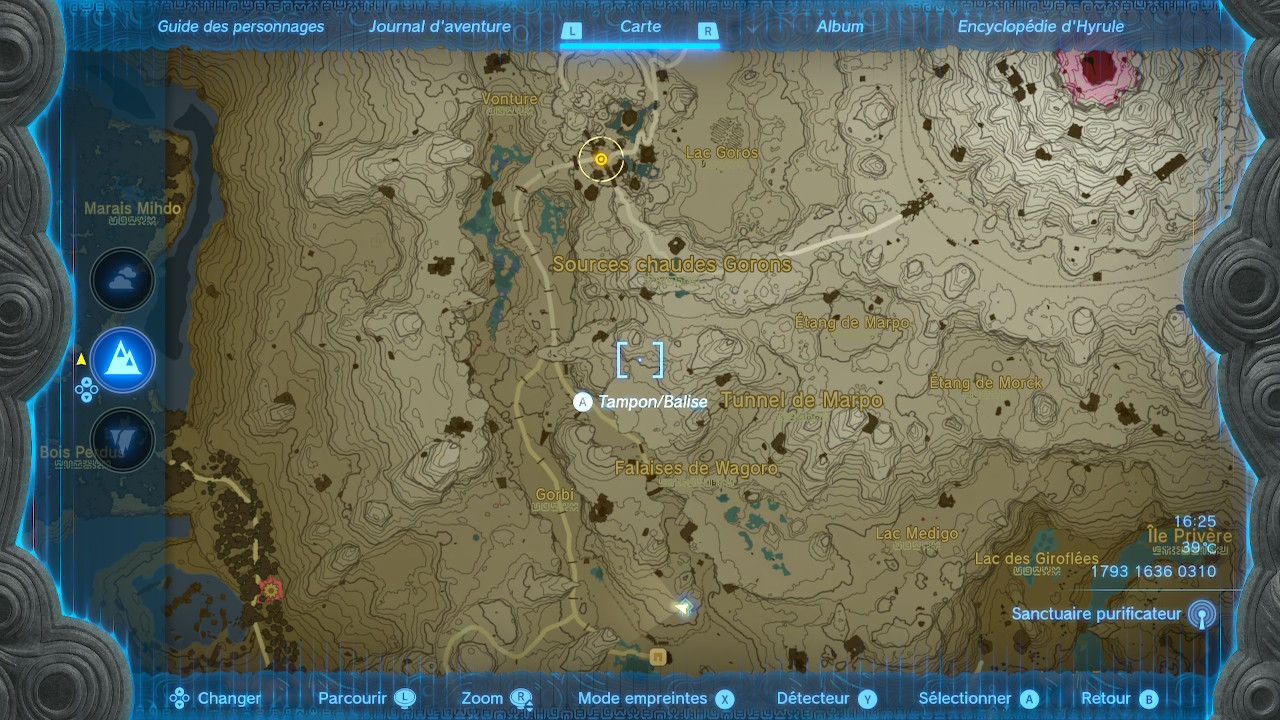Image resolution: width=1280 pixels, height=720 pixels.
Task: Select the surface layer mountain icon
Action: tap(123, 360)
